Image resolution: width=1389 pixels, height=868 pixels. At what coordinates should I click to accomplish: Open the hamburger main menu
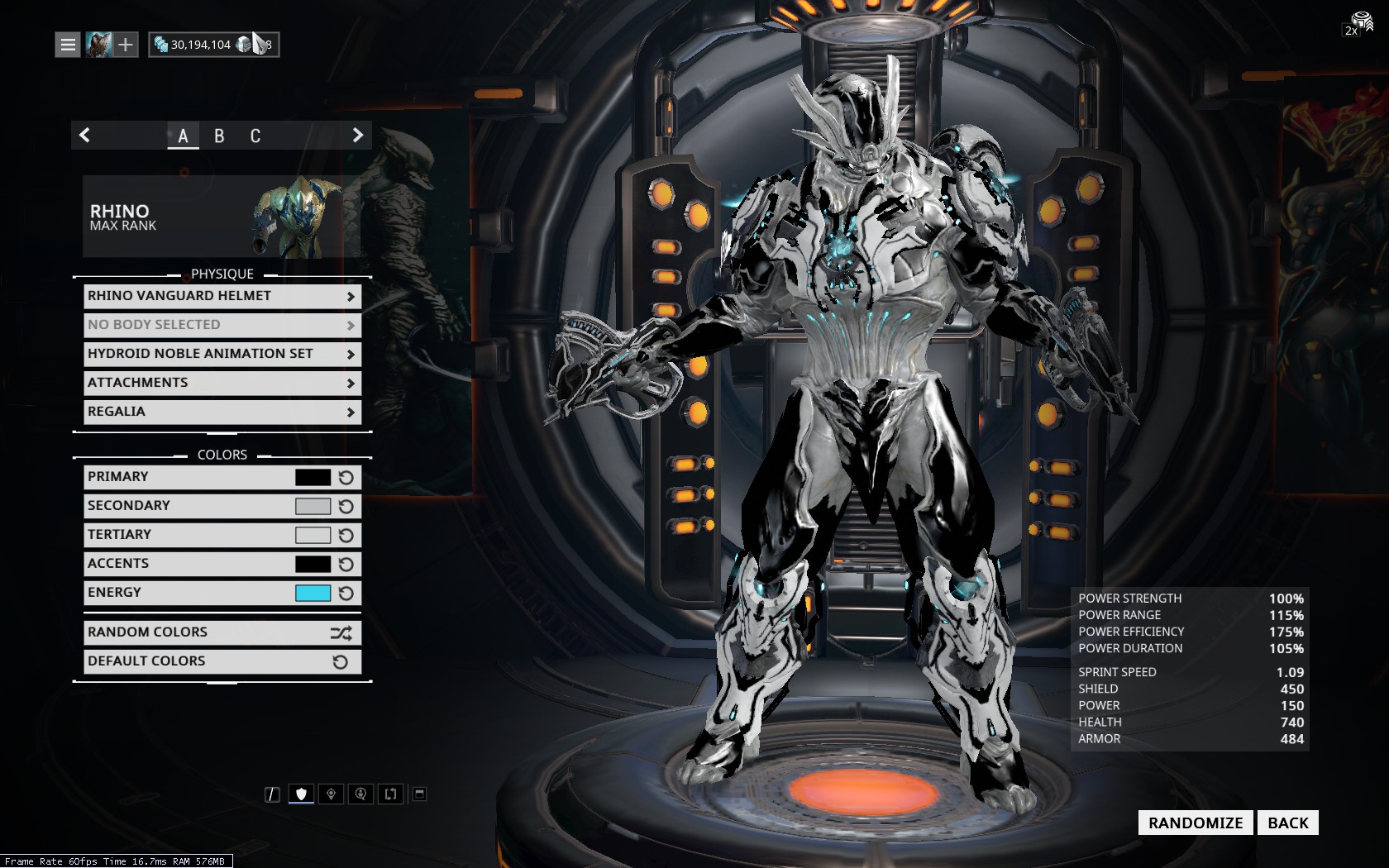(68, 45)
